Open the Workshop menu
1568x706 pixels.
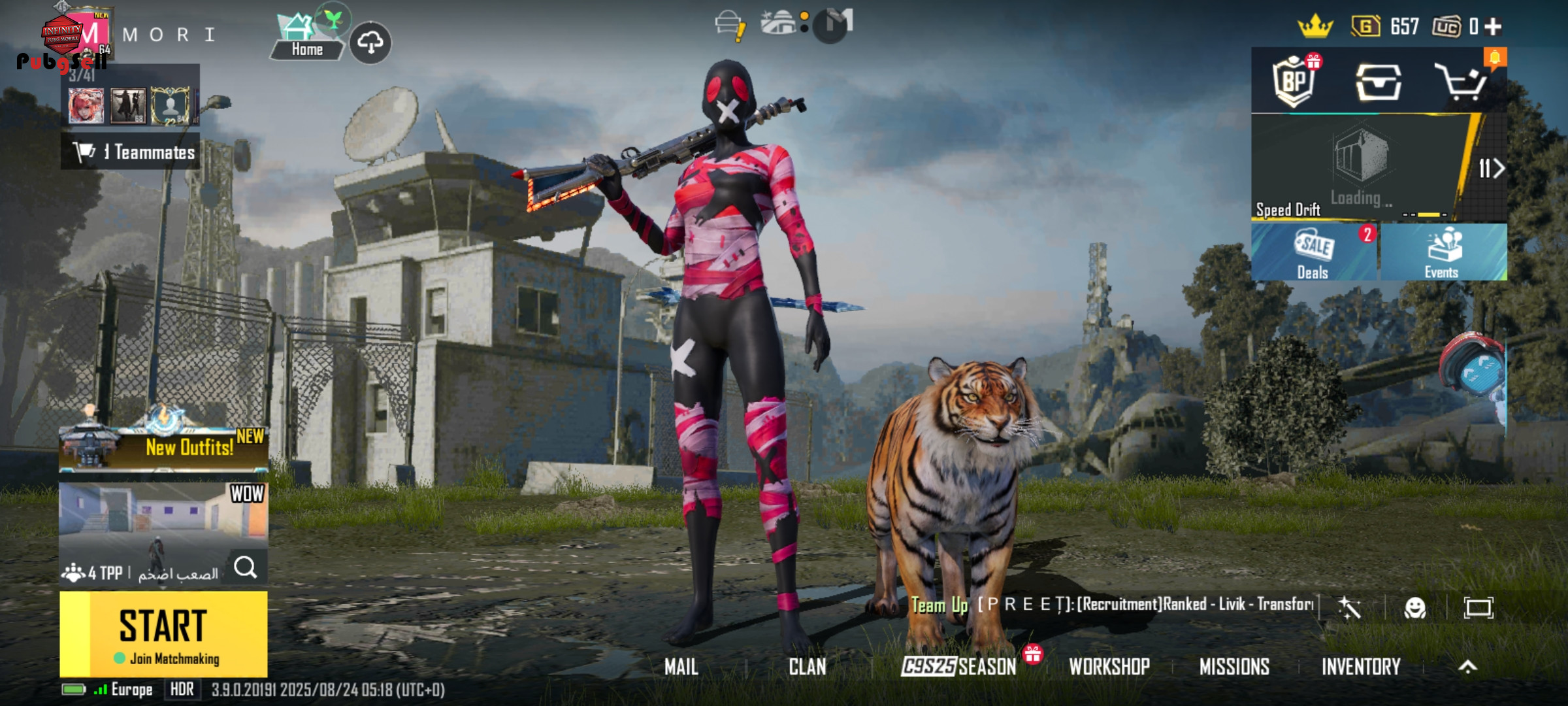1109,667
